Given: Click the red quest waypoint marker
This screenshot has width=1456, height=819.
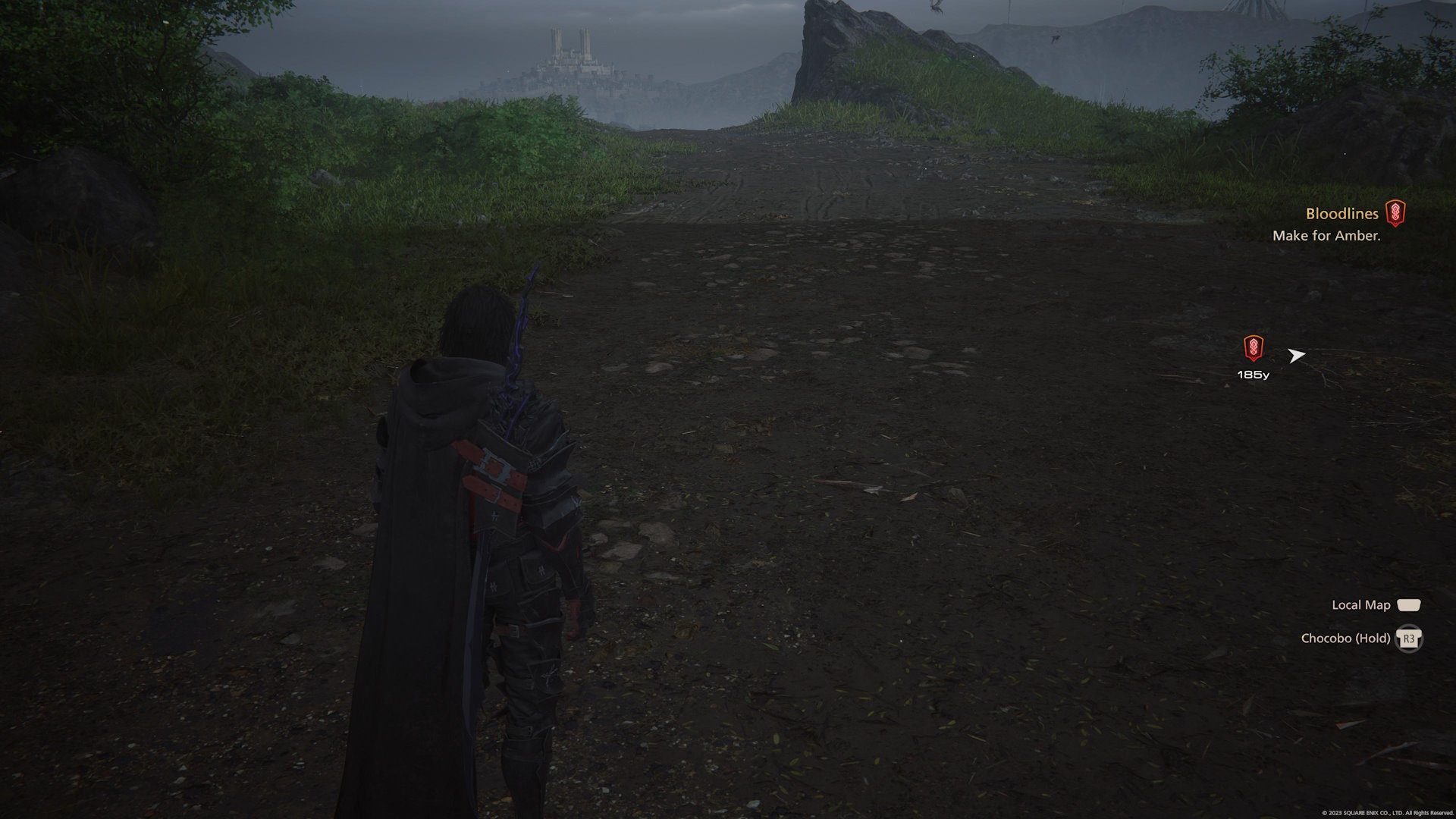Looking at the screenshot, I should tap(1254, 348).
